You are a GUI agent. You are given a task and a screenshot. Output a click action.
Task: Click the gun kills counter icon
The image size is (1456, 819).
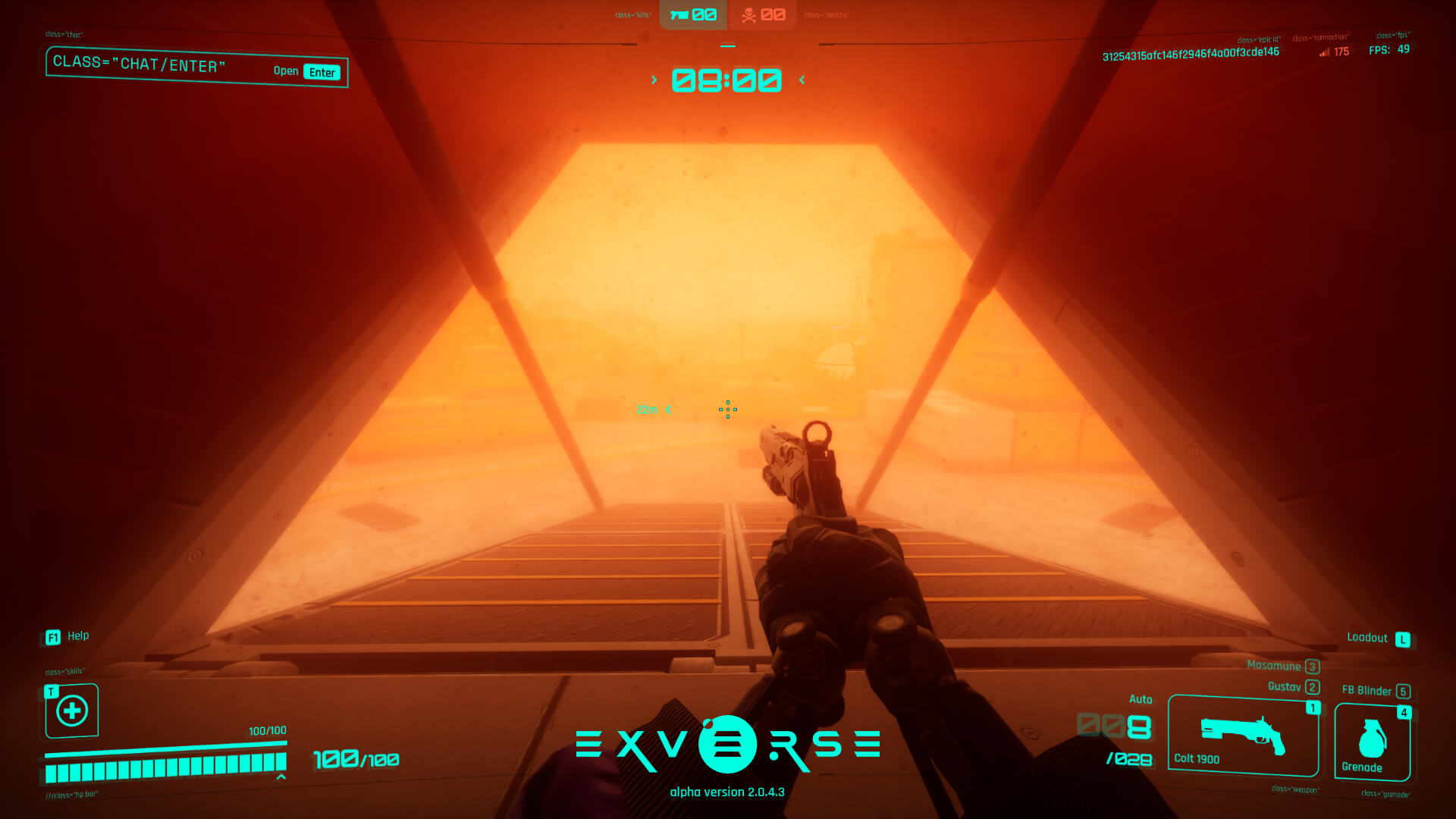(680, 13)
